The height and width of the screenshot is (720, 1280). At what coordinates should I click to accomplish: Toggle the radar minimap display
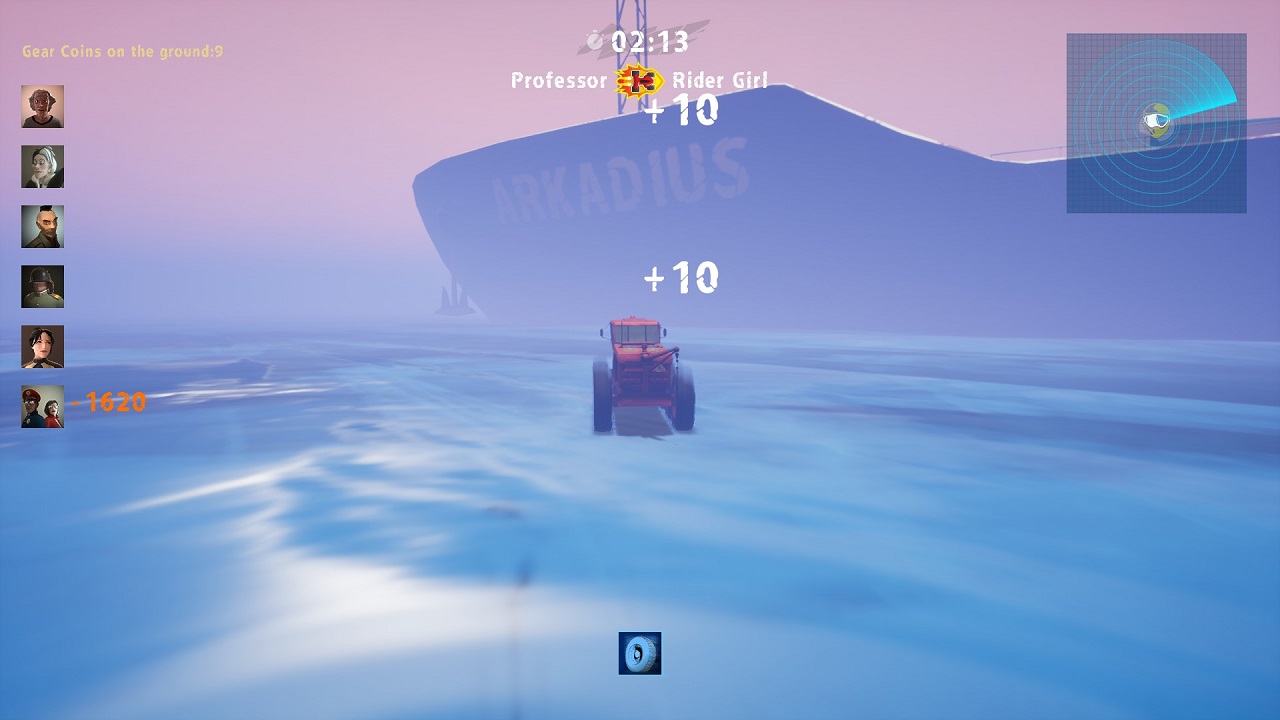pos(1155,121)
